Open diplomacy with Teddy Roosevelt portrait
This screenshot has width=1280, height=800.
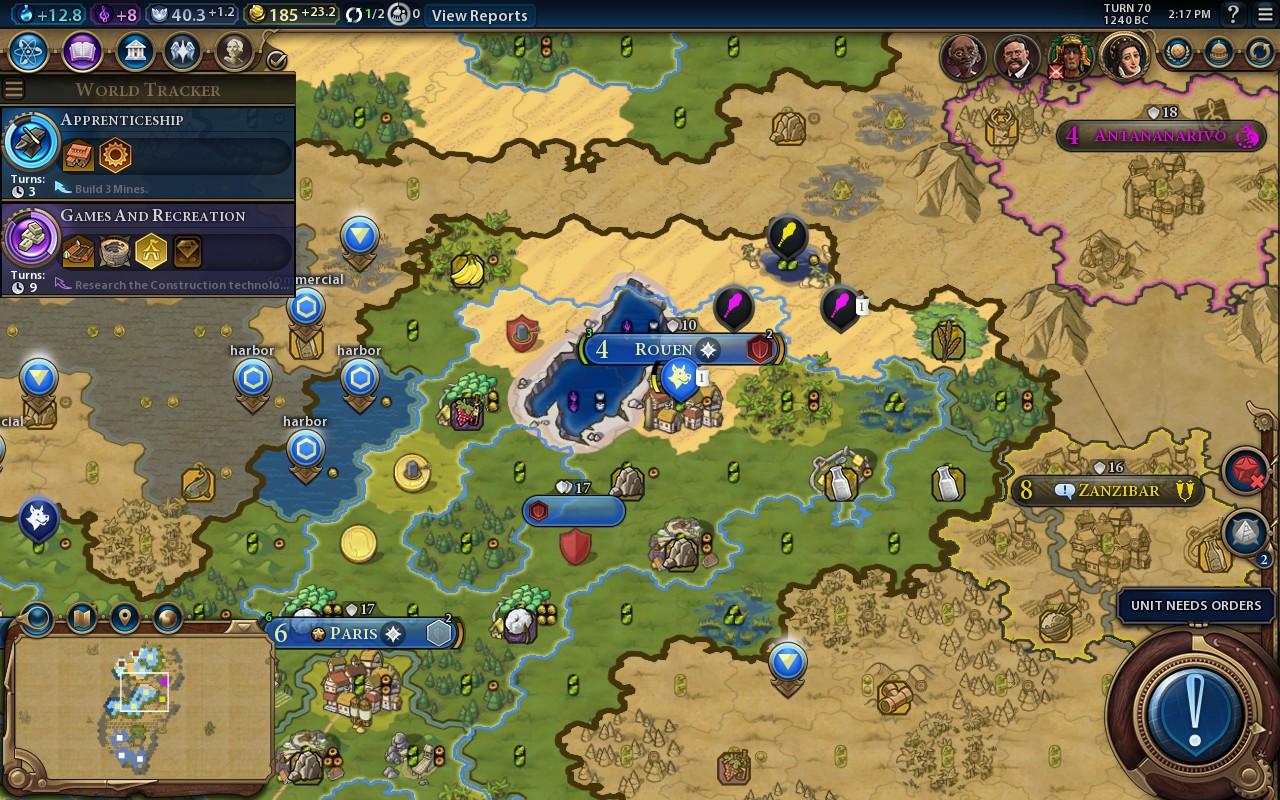pos(1016,56)
